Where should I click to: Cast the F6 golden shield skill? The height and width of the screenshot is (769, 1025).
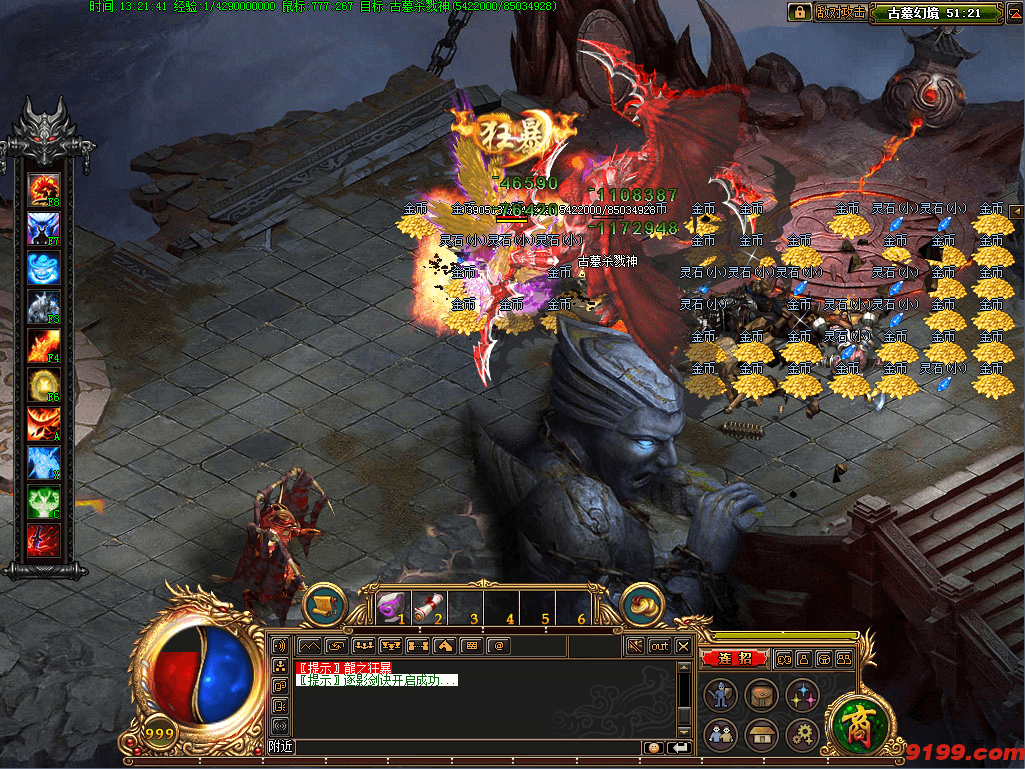43,385
